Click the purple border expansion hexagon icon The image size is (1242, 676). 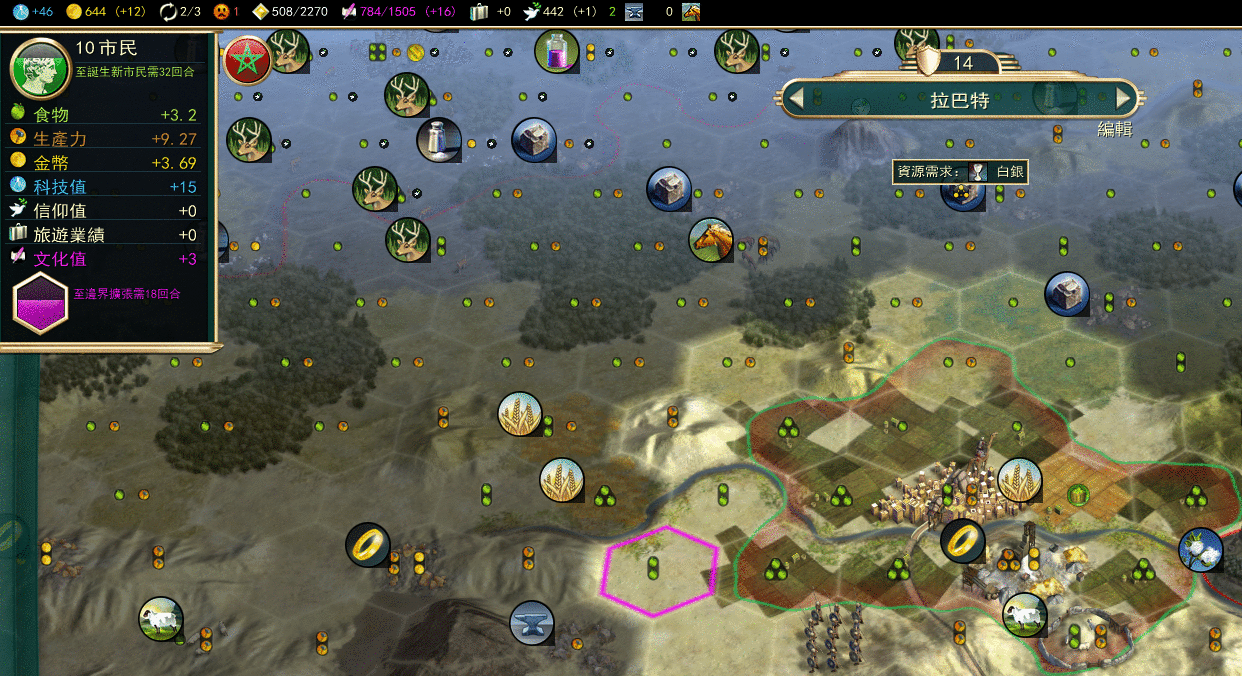pos(40,302)
